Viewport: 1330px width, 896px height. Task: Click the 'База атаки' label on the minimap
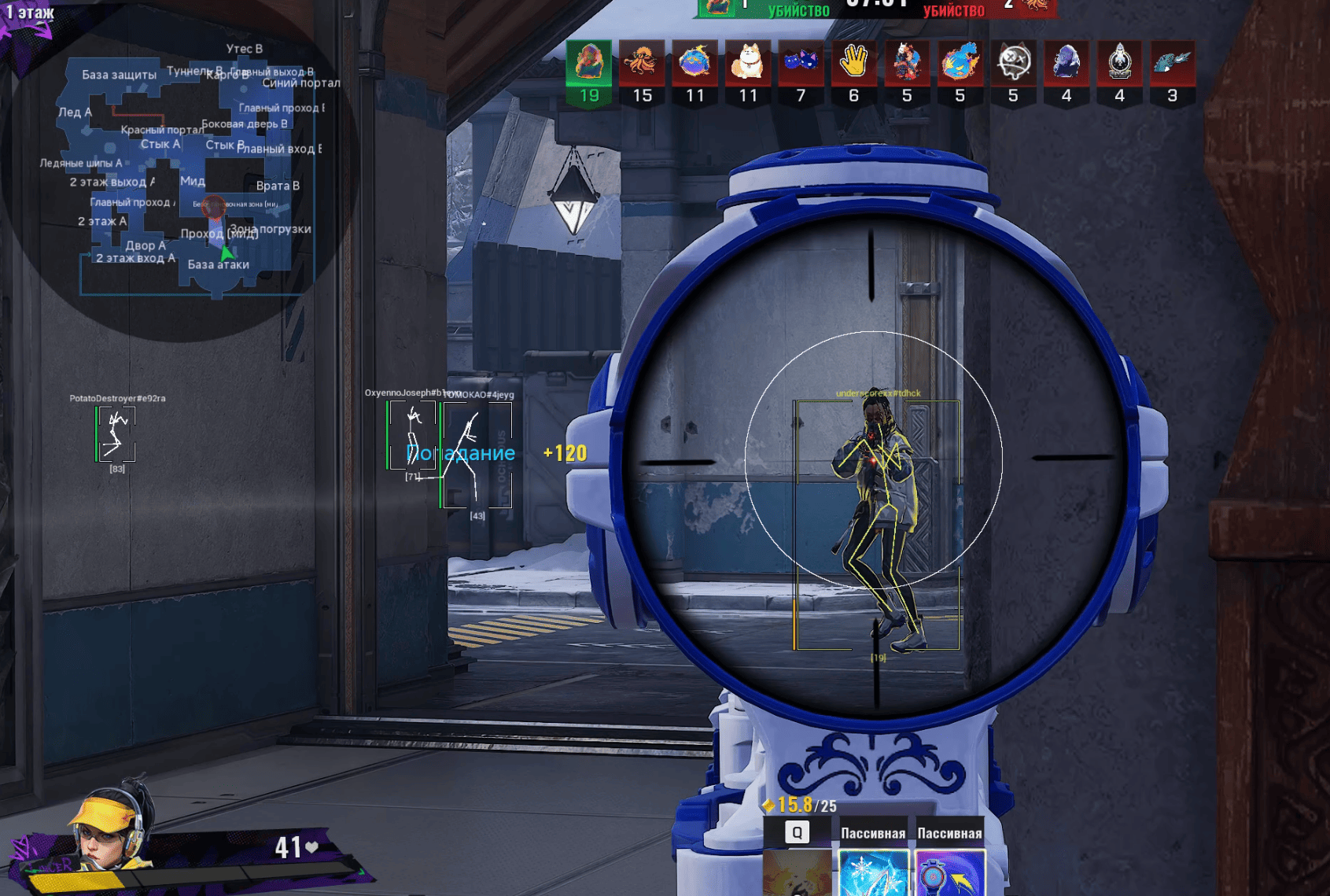pyautogui.click(x=219, y=264)
